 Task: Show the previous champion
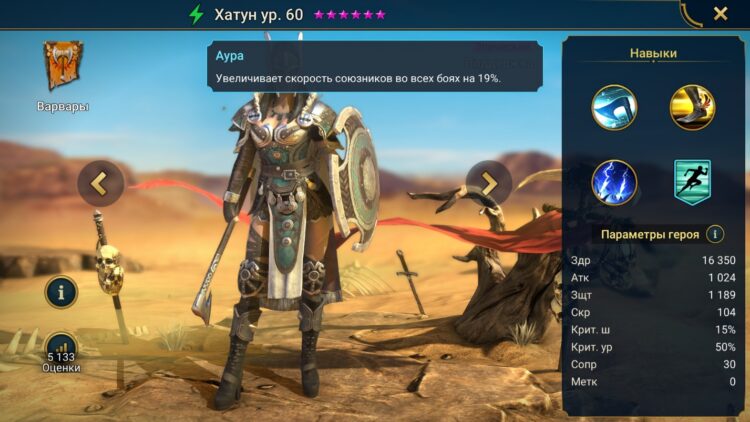click(x=100, y=183)
